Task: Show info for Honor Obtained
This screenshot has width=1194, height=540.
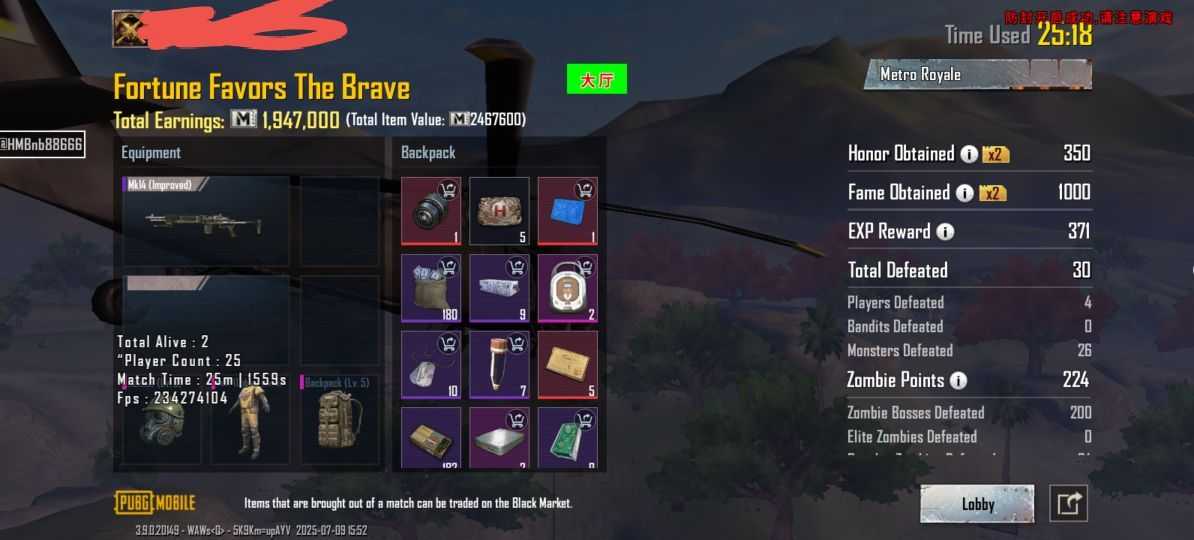Action: pyautogui.click(x=969, y=154)
